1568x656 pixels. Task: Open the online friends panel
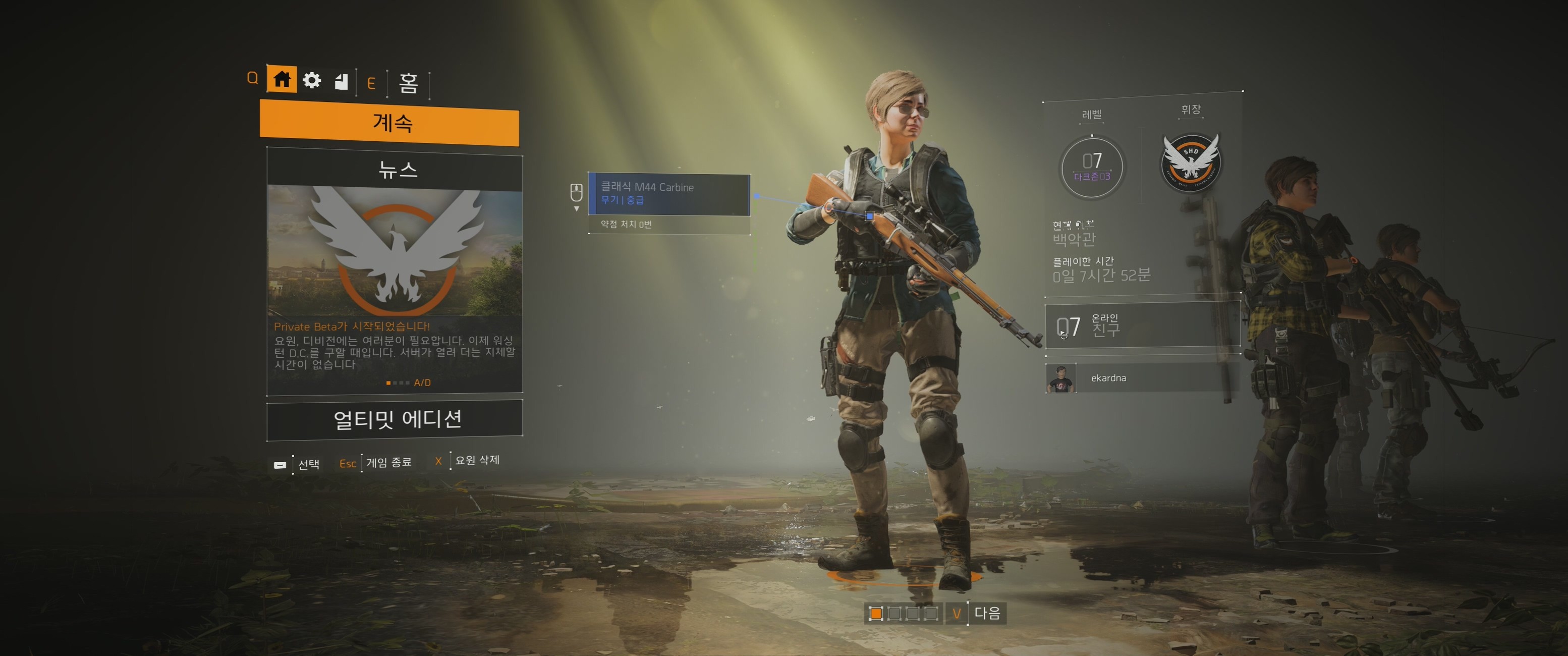(1143, 326)
